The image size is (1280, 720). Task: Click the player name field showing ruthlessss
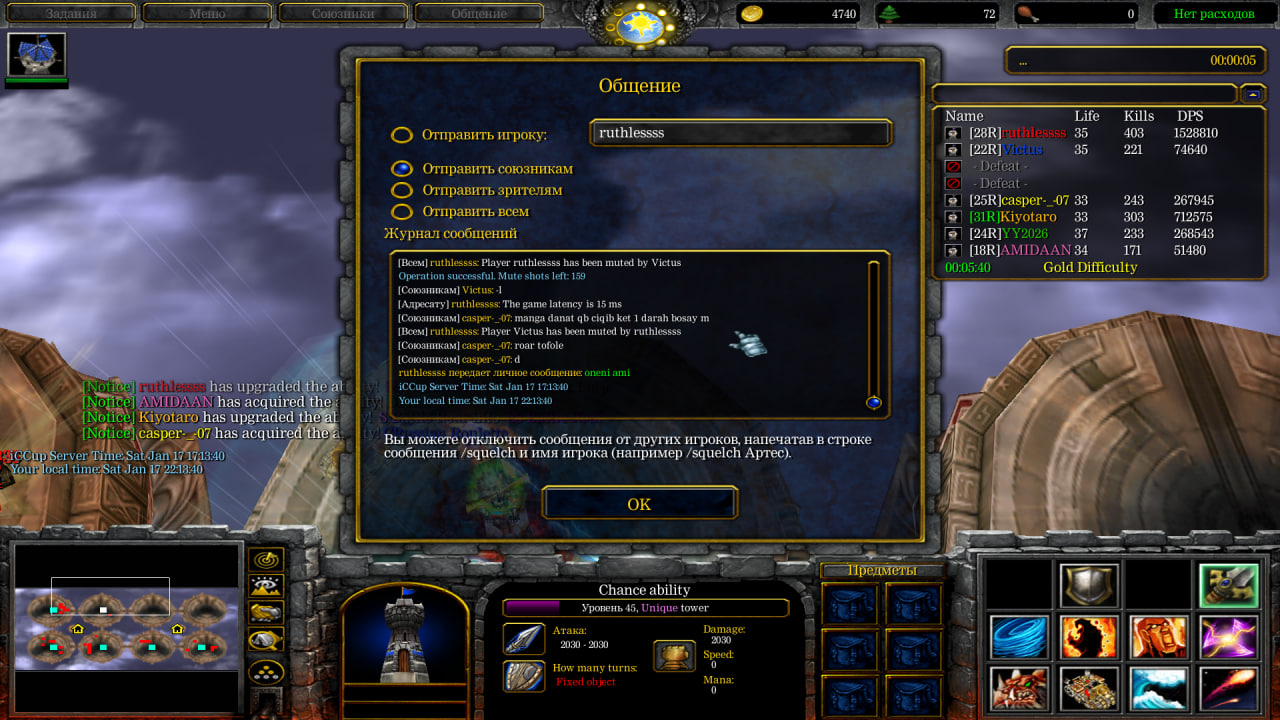(x=740, y=133)
